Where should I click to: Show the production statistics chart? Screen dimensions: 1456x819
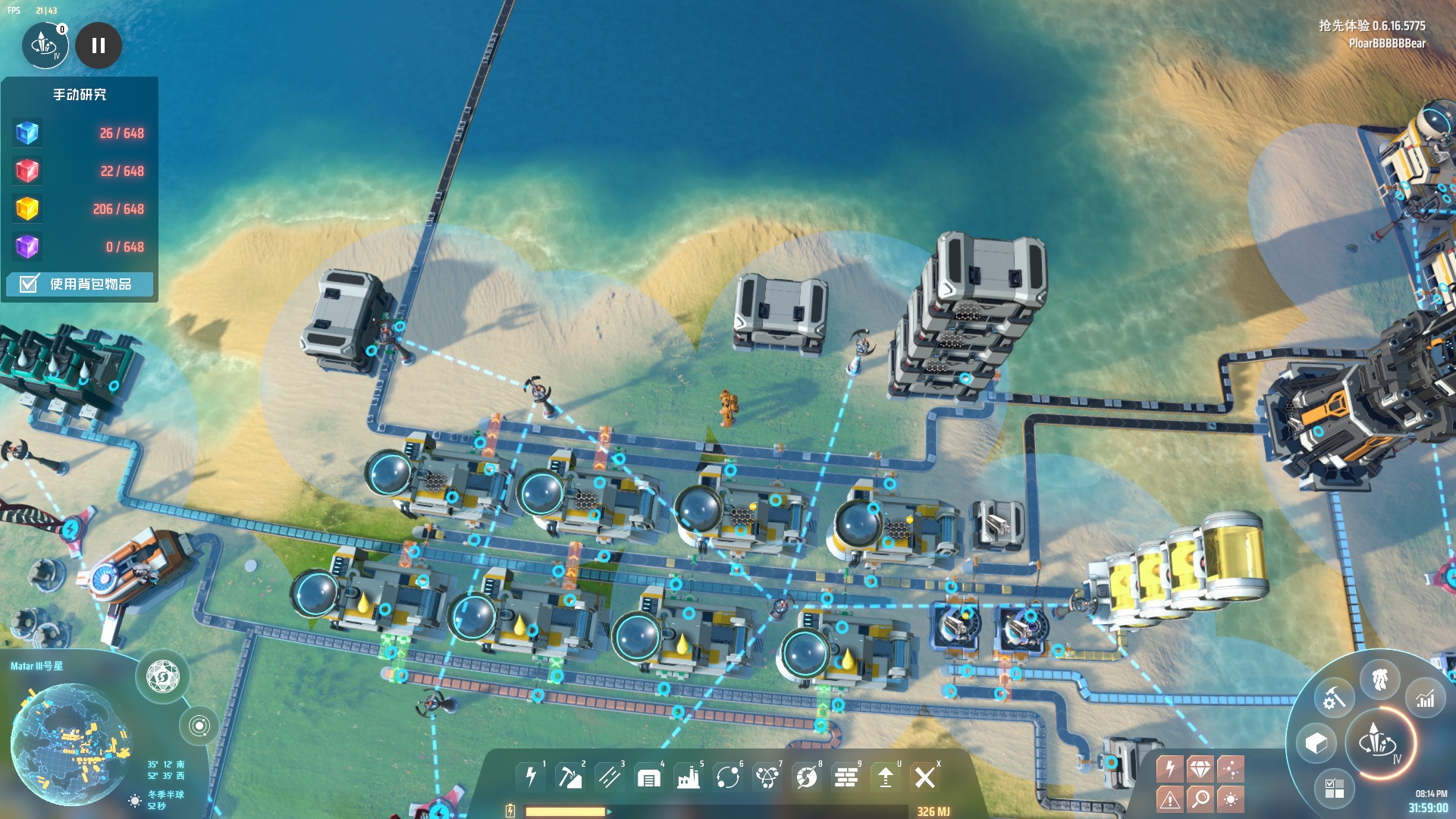point(1425,699)
